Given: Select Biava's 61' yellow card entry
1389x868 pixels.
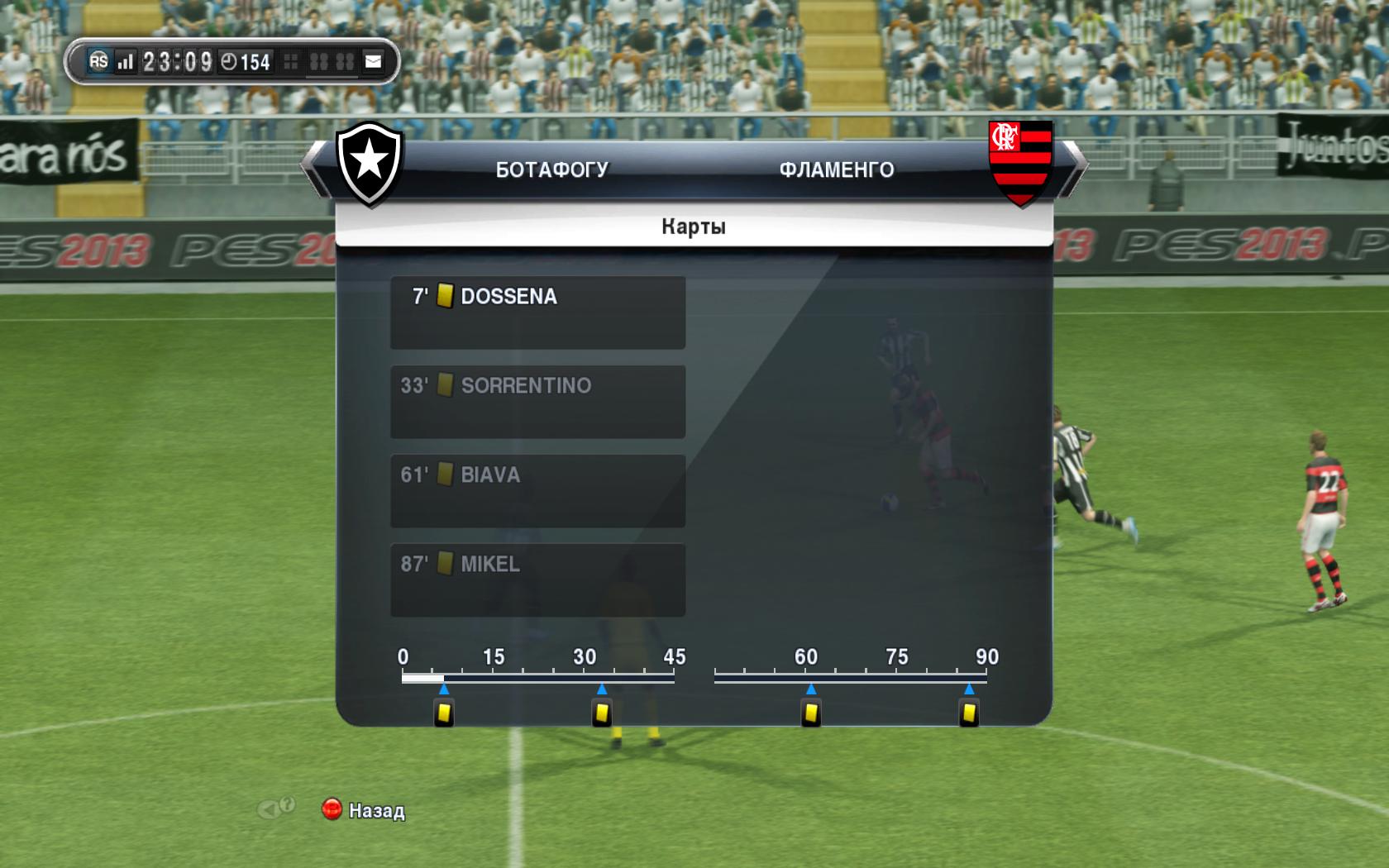Looking at the screenshot, I should 537,490.
